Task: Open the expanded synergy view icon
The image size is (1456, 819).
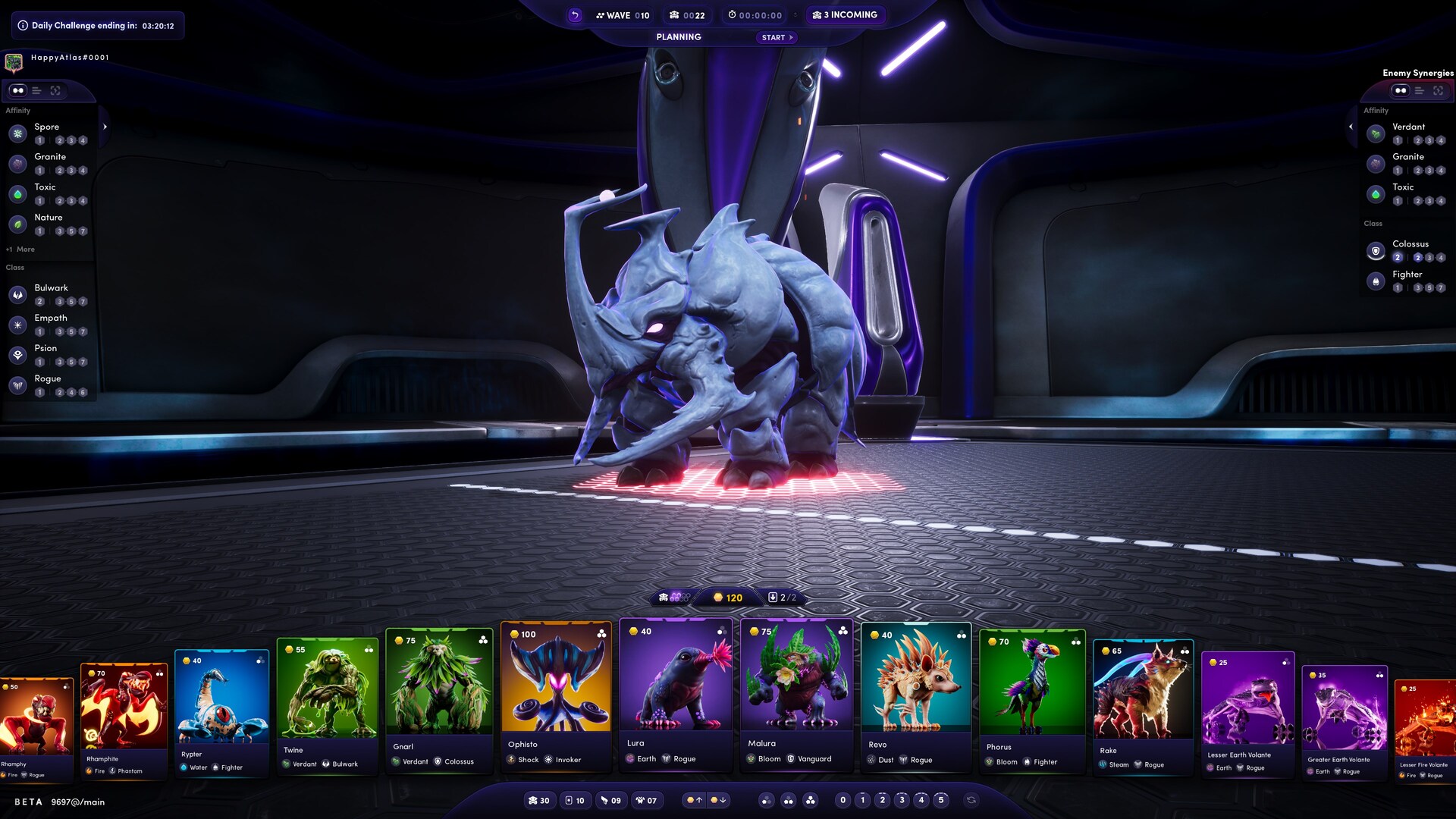Action: coord(55,91)
